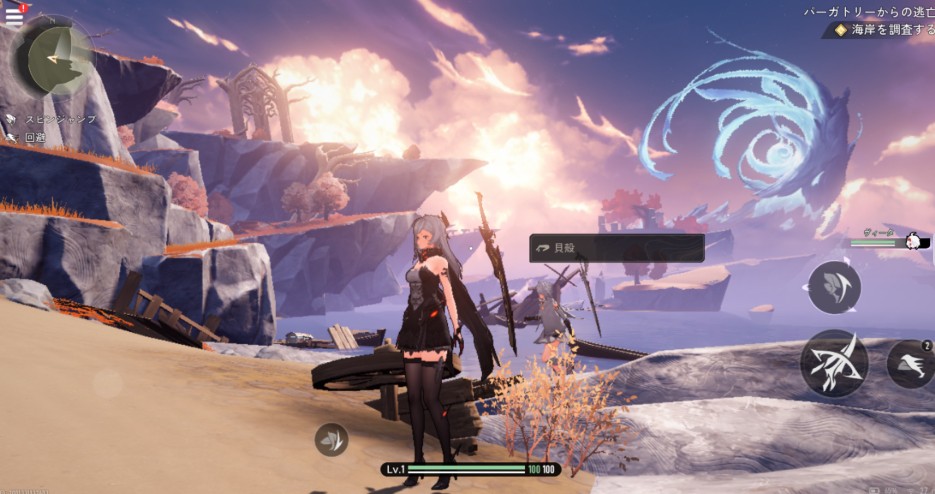
Task: Tap the small round leaf-blade skill button
Action: click(x=332, y=439)
